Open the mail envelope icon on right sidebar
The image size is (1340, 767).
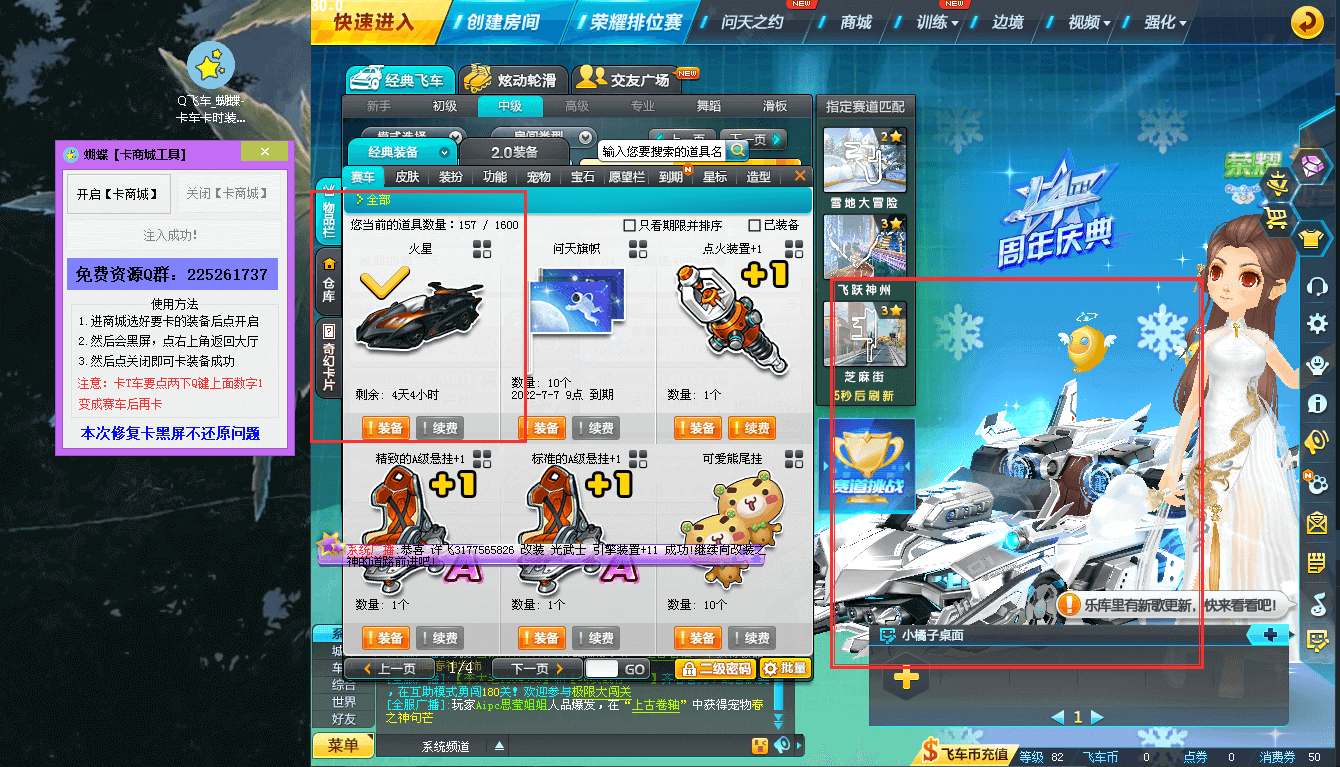(1316, 521)
